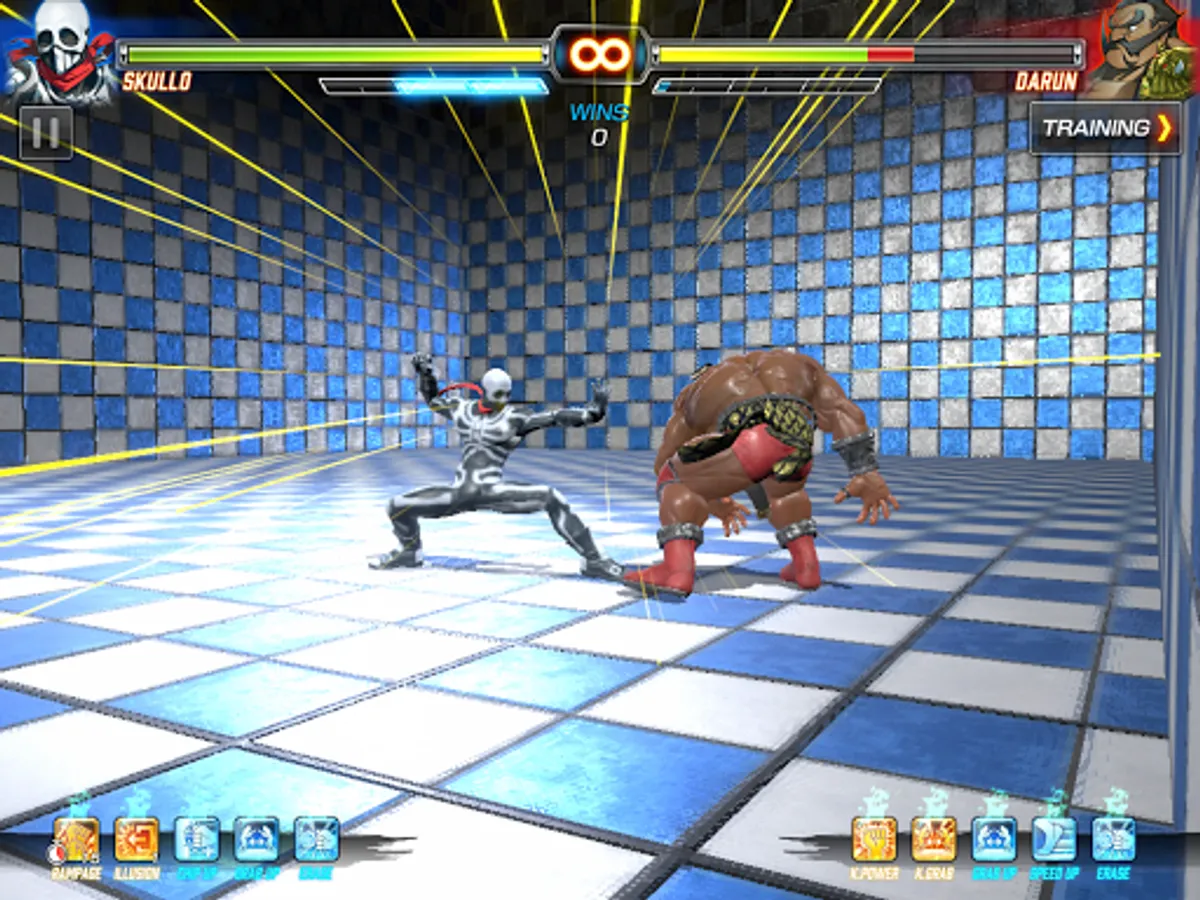Use the Illusion skill icon
This screenshot has height=900, width=1200.
click(x=137, y=839)
